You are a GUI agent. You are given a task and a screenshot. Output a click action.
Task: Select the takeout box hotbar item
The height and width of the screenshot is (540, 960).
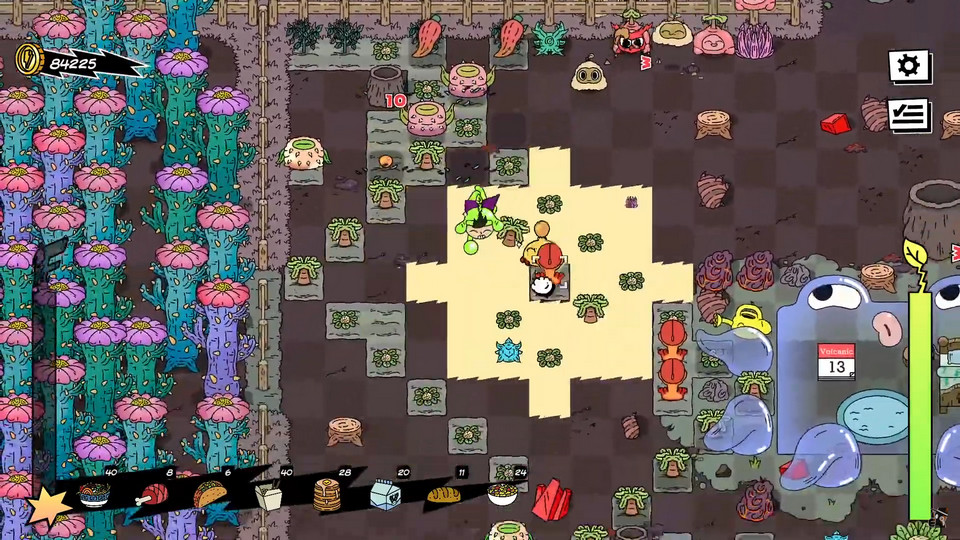coord(269,495)
